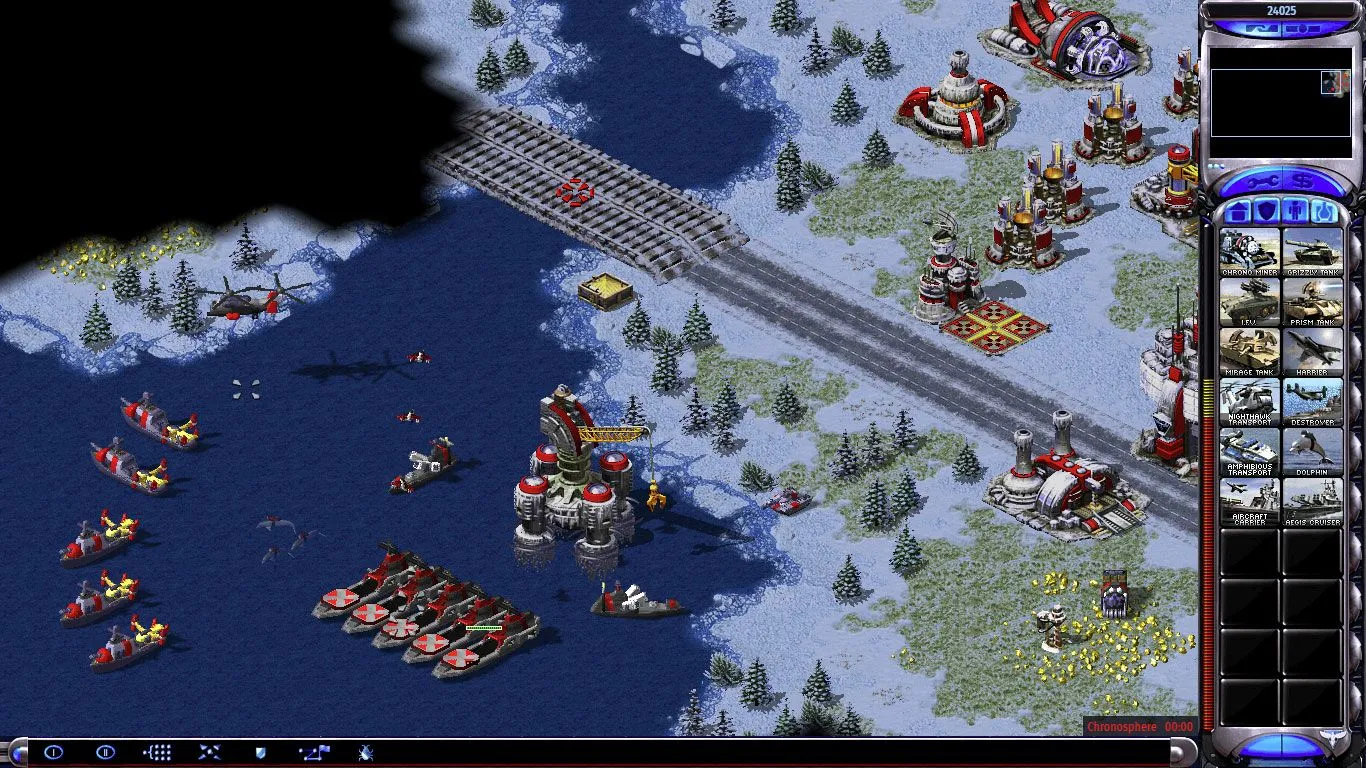Select the Amphibious Transport icon
Screen dimensions: 1366x768
[1249, 450]
